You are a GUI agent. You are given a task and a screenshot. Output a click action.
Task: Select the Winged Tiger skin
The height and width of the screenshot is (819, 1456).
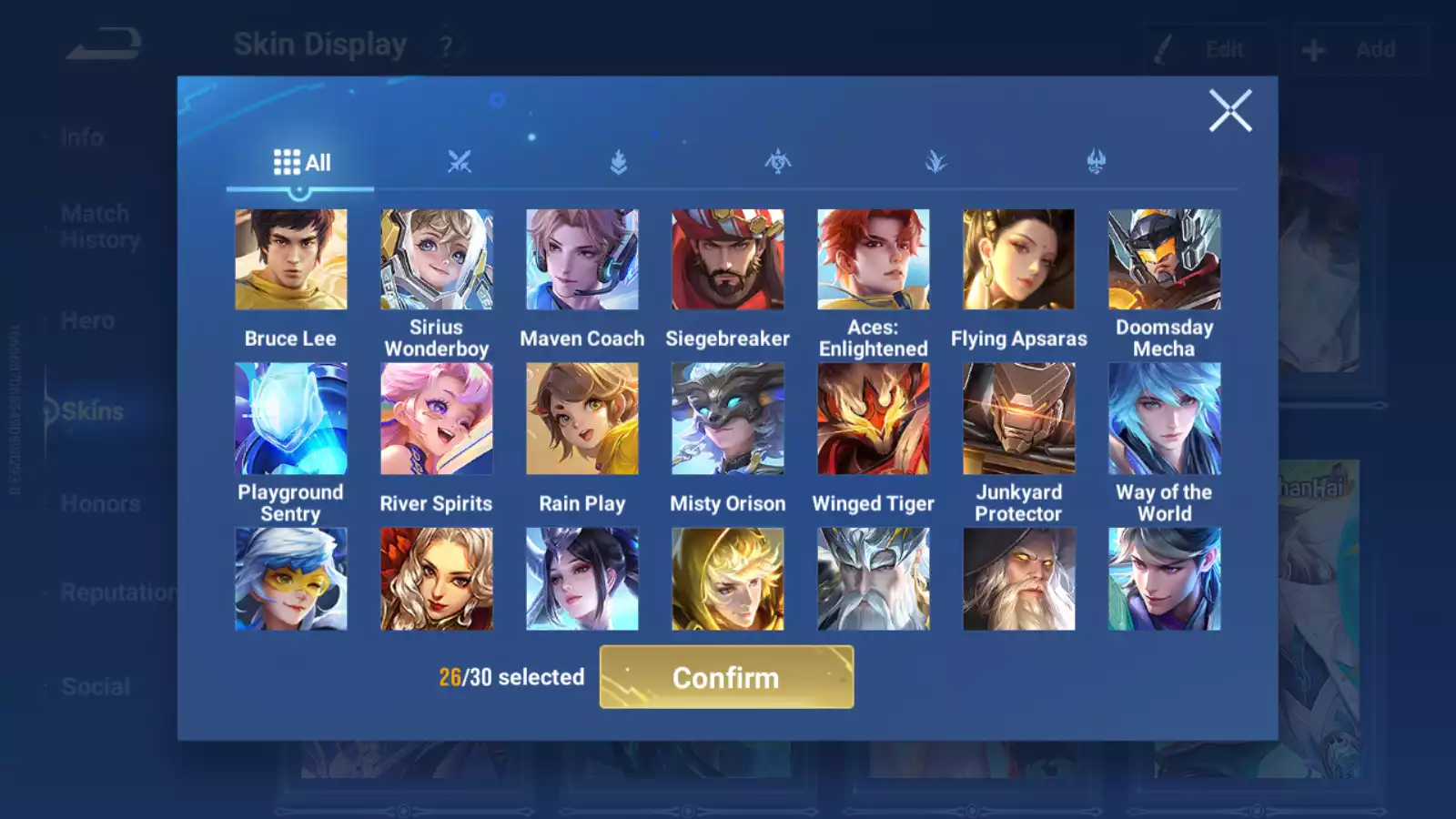873,419
